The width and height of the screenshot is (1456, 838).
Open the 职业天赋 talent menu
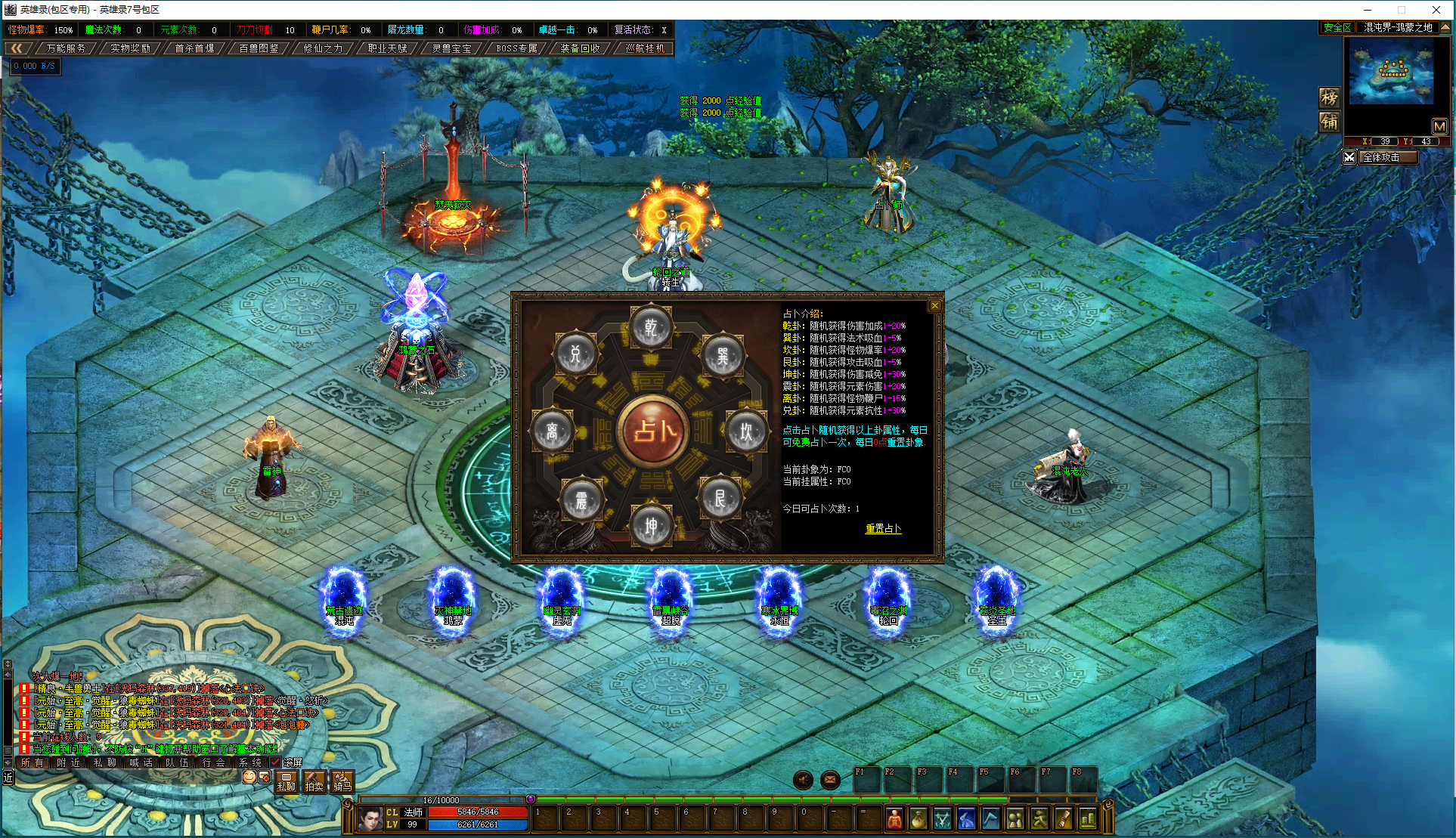click(x=387, y=48)
